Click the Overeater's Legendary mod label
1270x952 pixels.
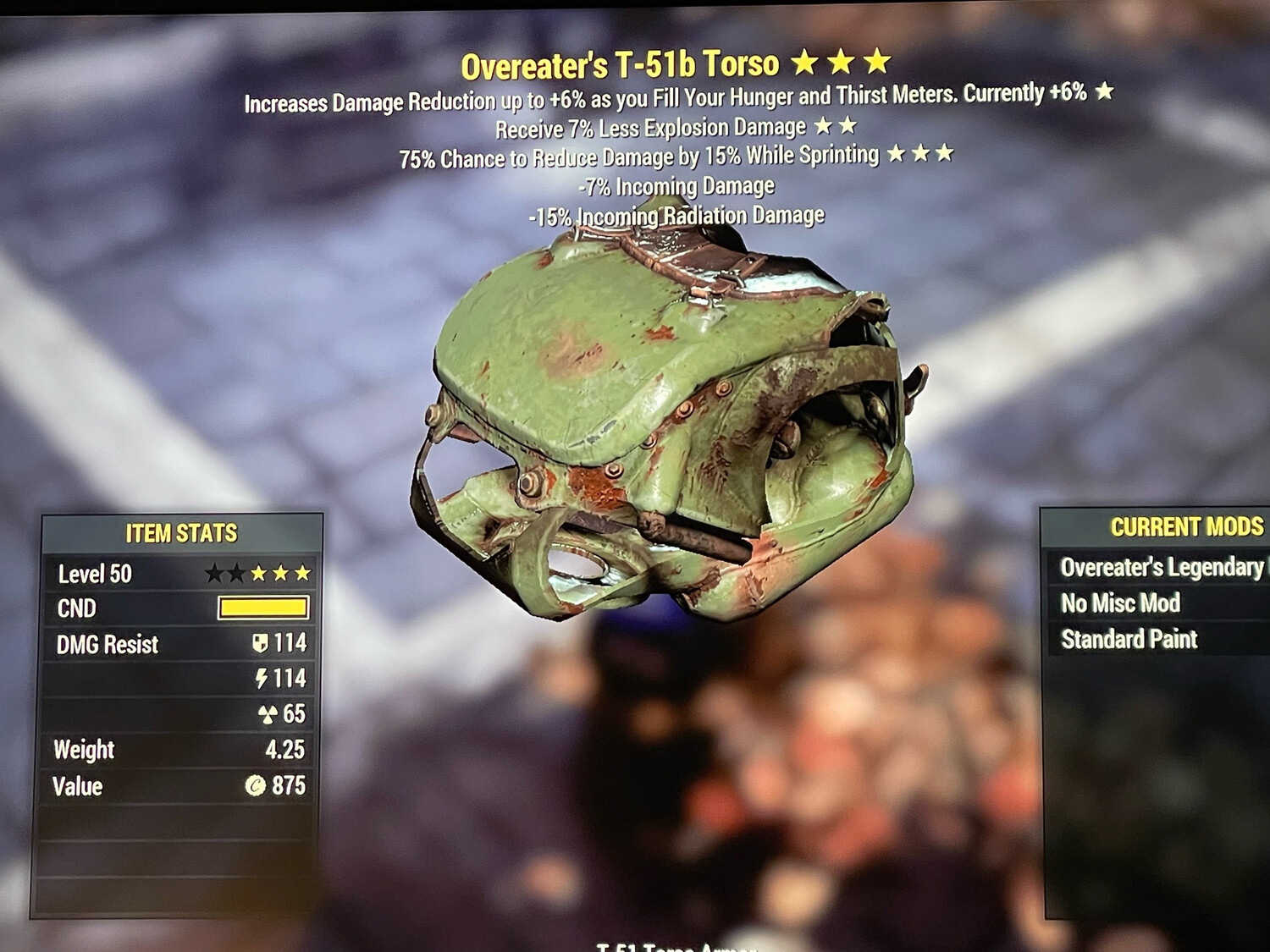pos(1160,568)
